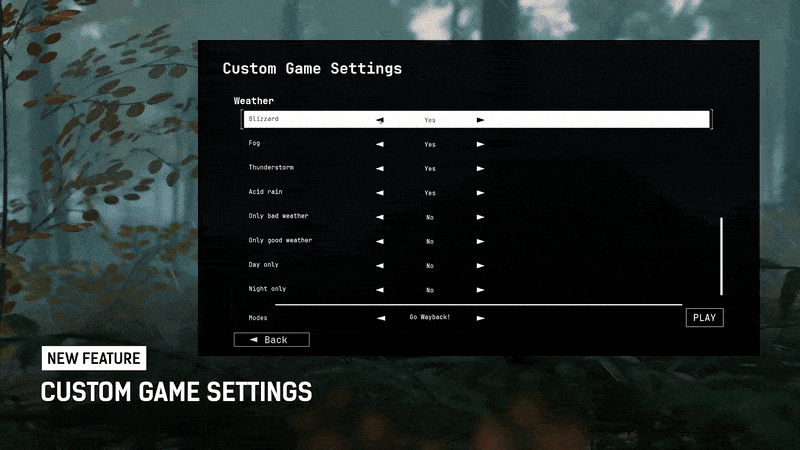Screen dimensions: 800x450
Task: Toggle Thunderstorm with its right arrow
Action: (x=480, y=168)
